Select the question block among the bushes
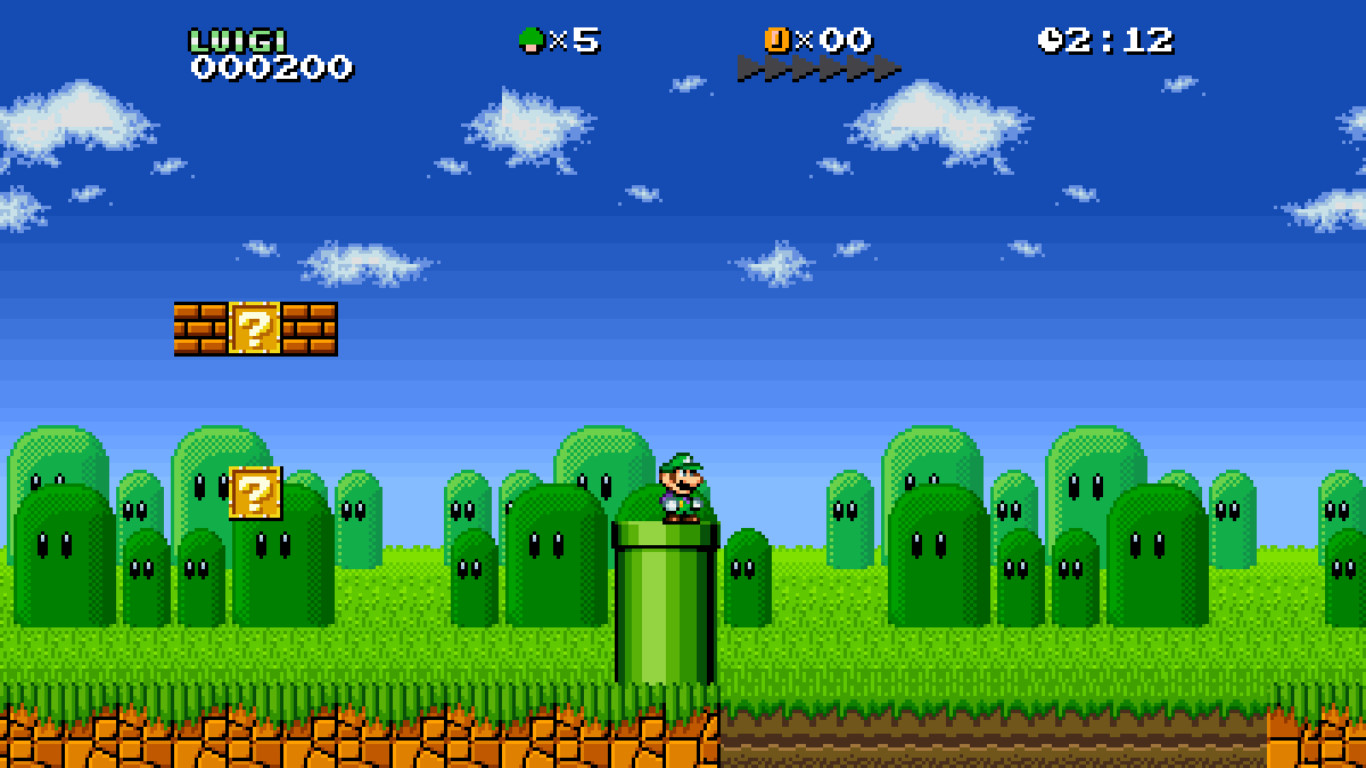This screenshot has width=1366, height=768. [x=253, y=490]
